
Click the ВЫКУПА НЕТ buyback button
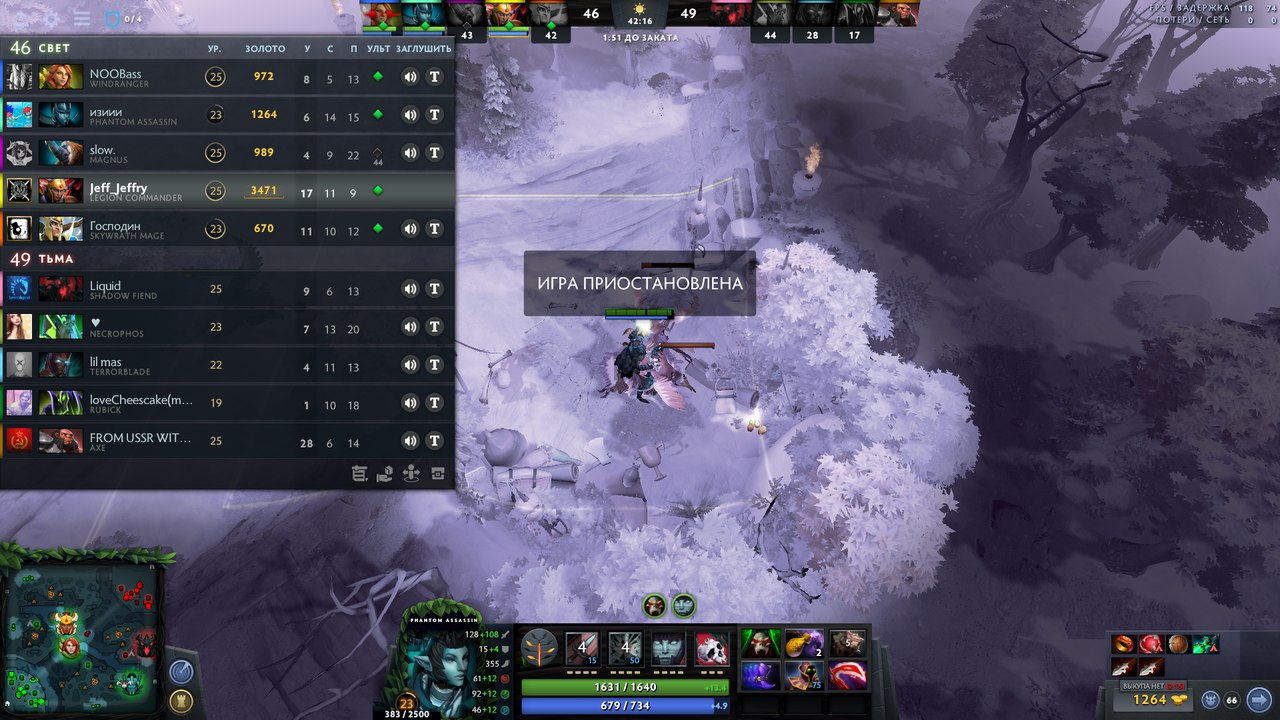(1150, 687)
